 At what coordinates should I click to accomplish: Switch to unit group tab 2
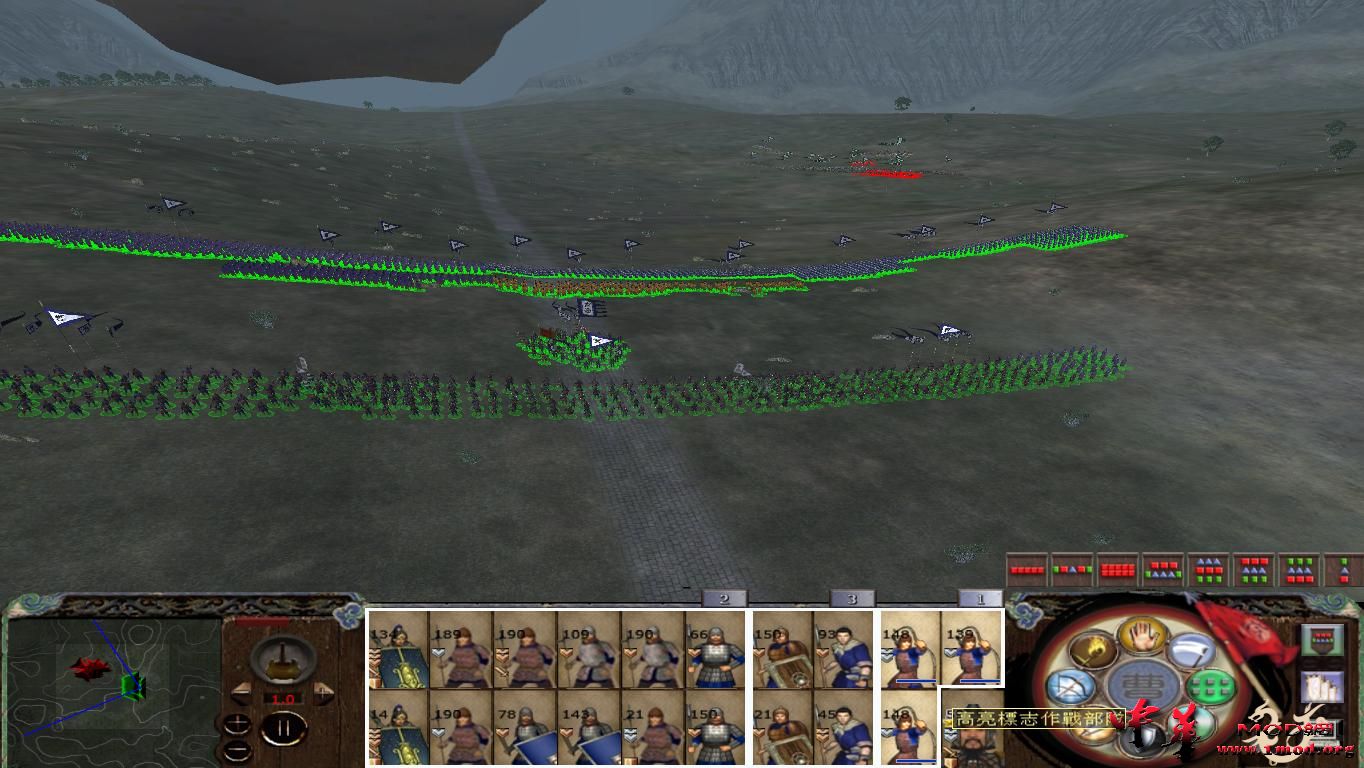pos(722,598)
